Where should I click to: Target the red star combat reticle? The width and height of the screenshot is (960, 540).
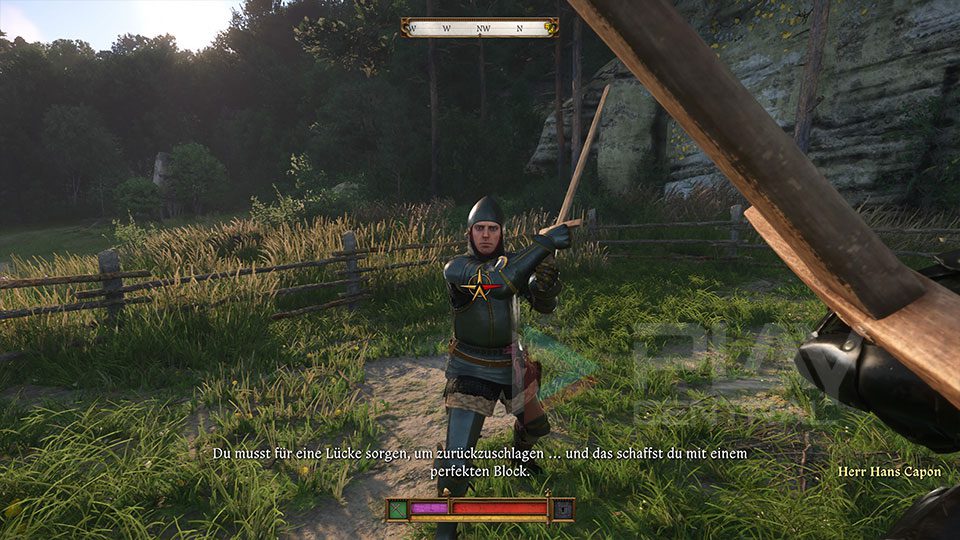coord(479,289)
